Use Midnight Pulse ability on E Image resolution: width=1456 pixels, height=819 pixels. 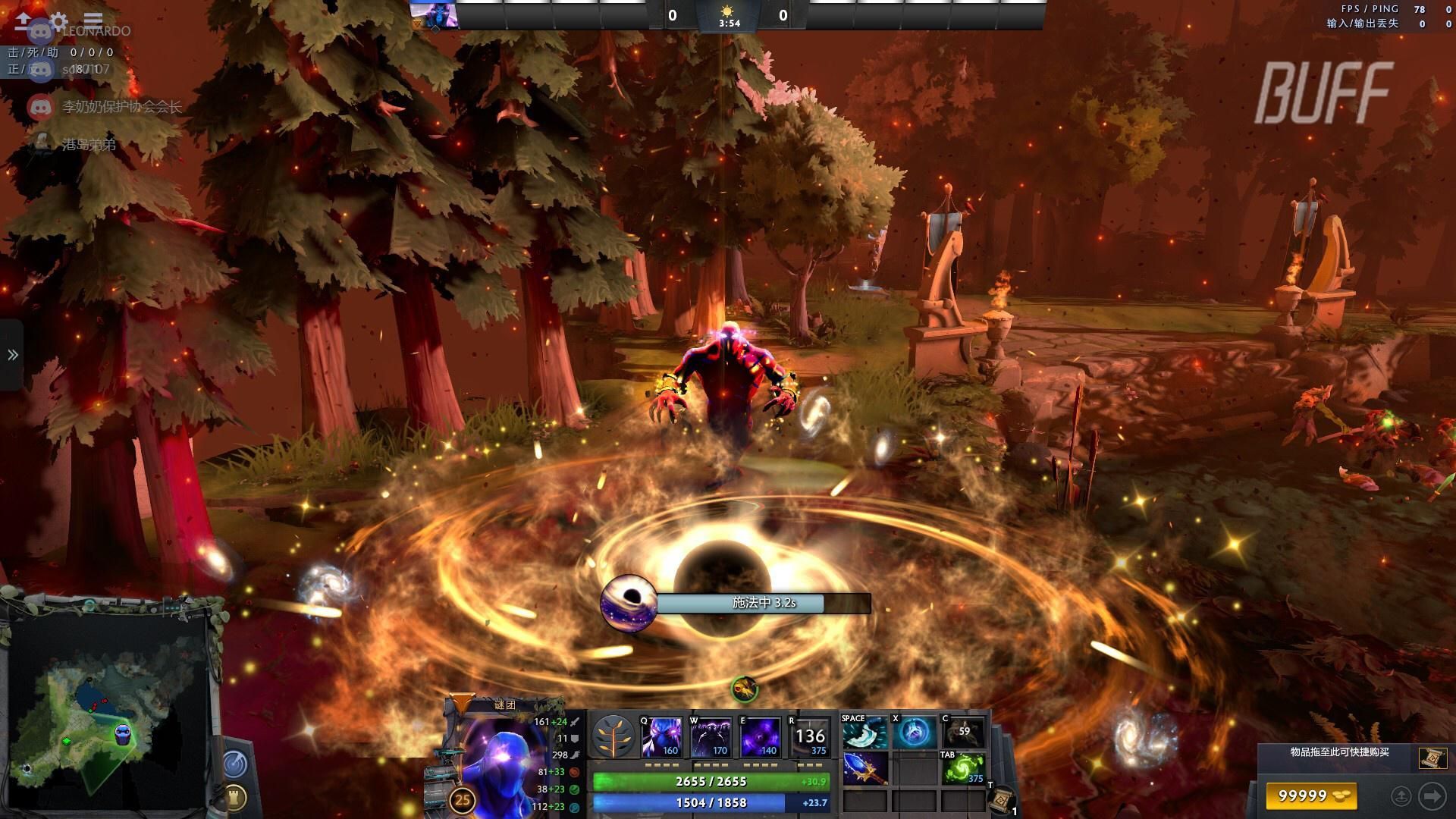point(760,737)
